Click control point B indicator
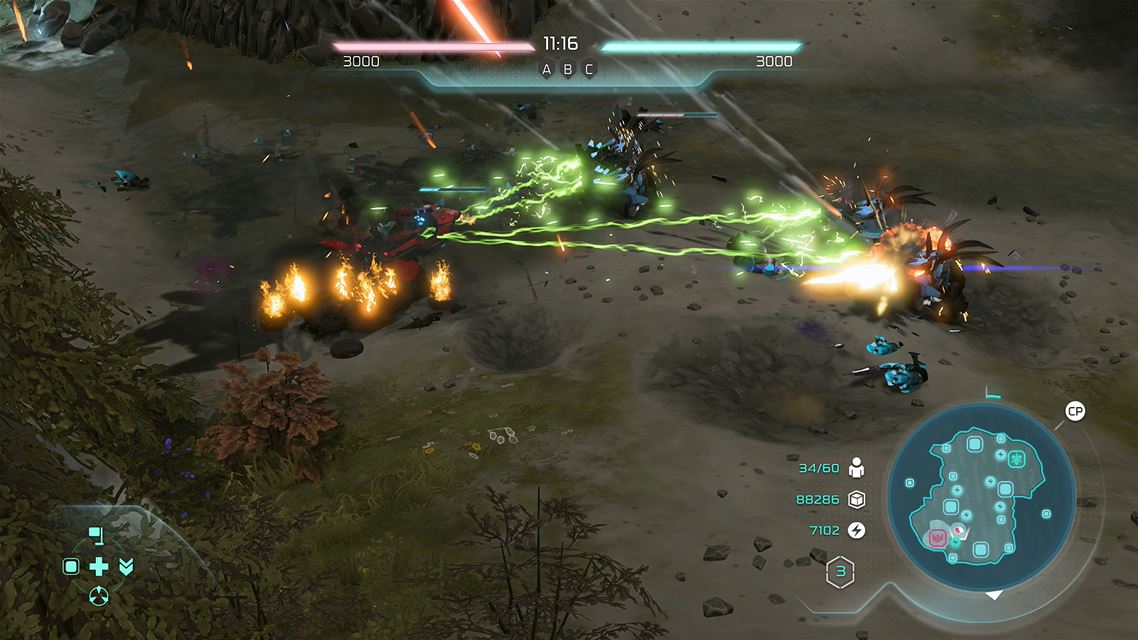1138x640 pixels. point(568,69)
